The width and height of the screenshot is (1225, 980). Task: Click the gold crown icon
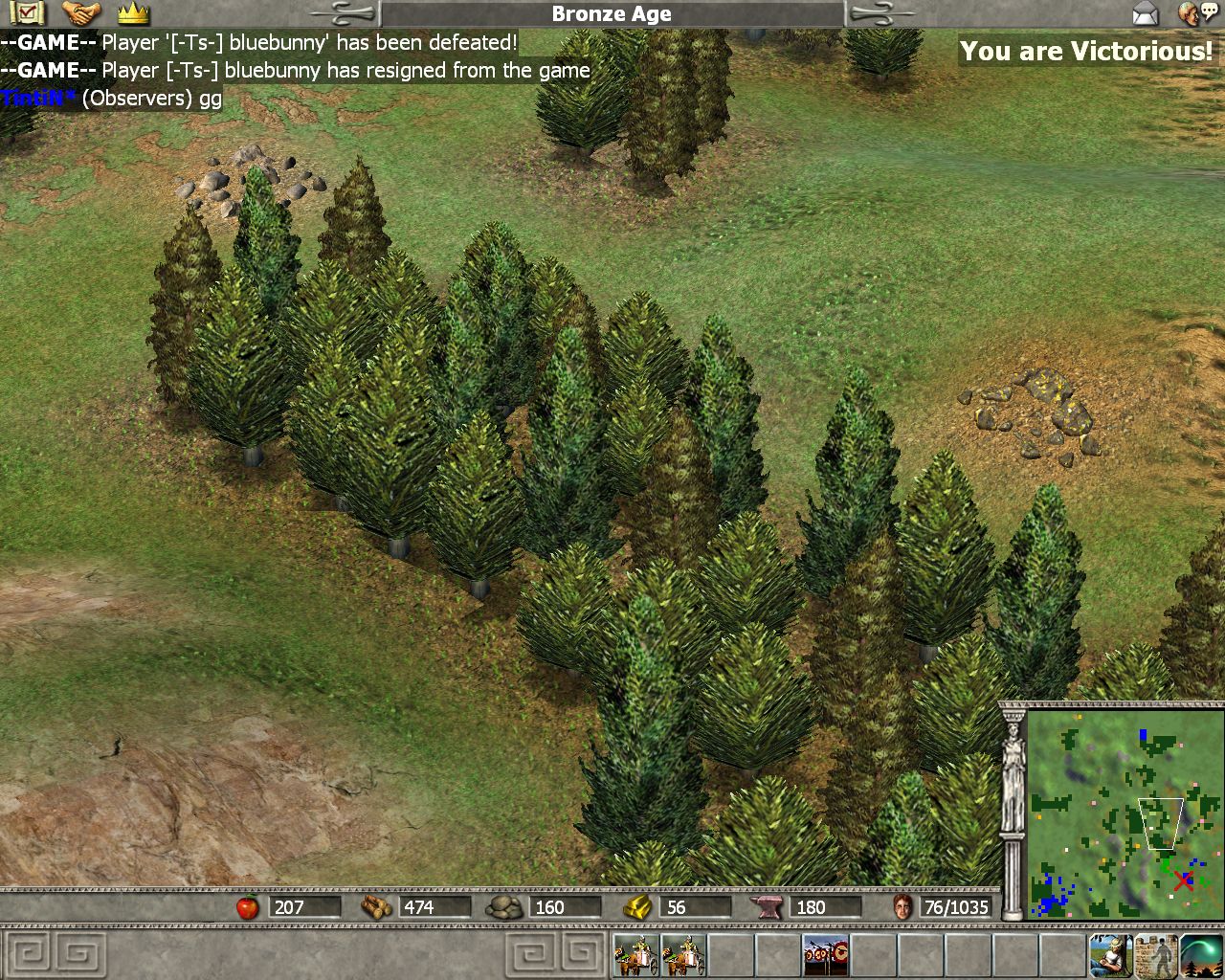[133, 13]
